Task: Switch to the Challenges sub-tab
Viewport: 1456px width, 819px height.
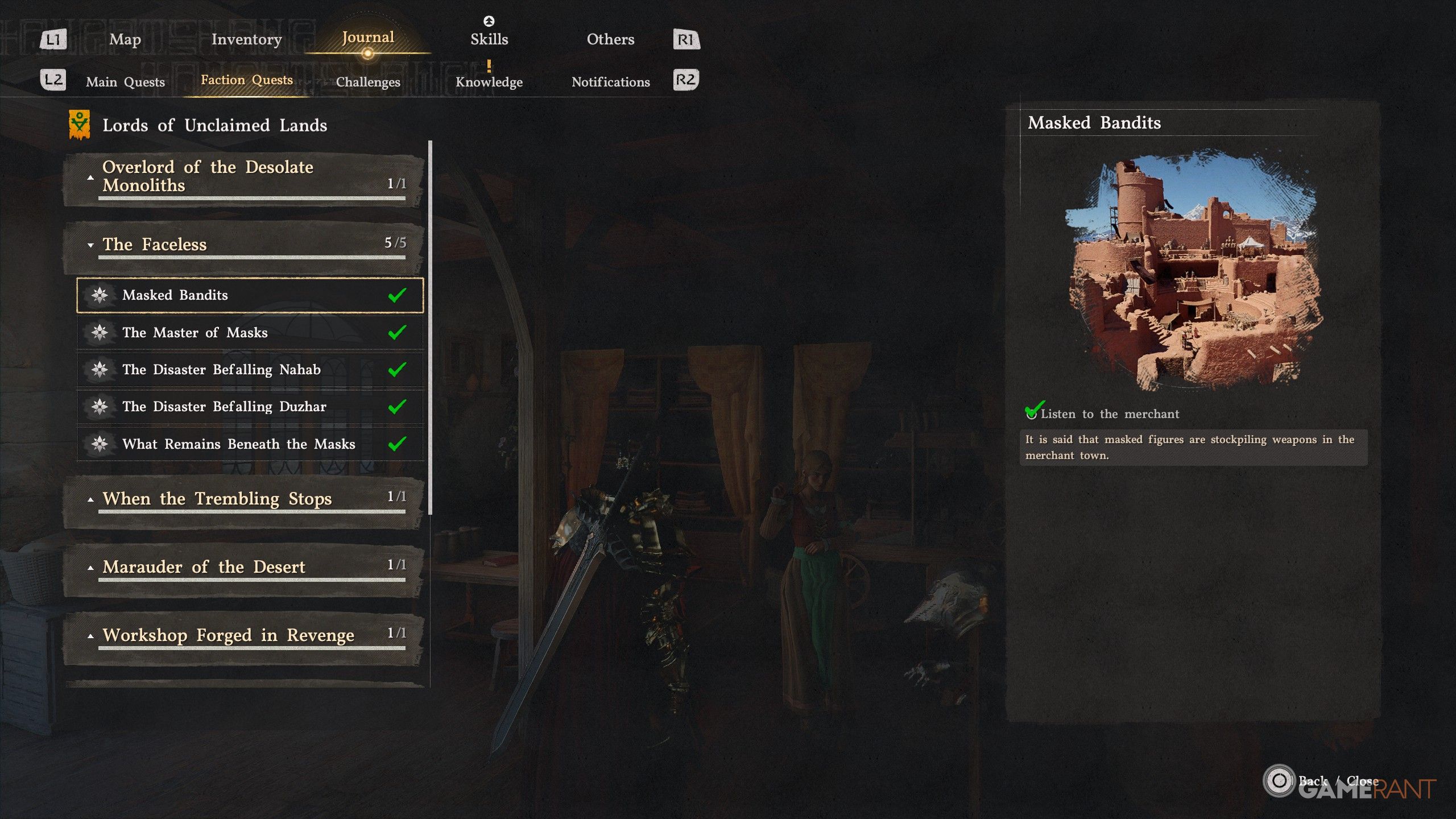Action: tap(368, 82)
